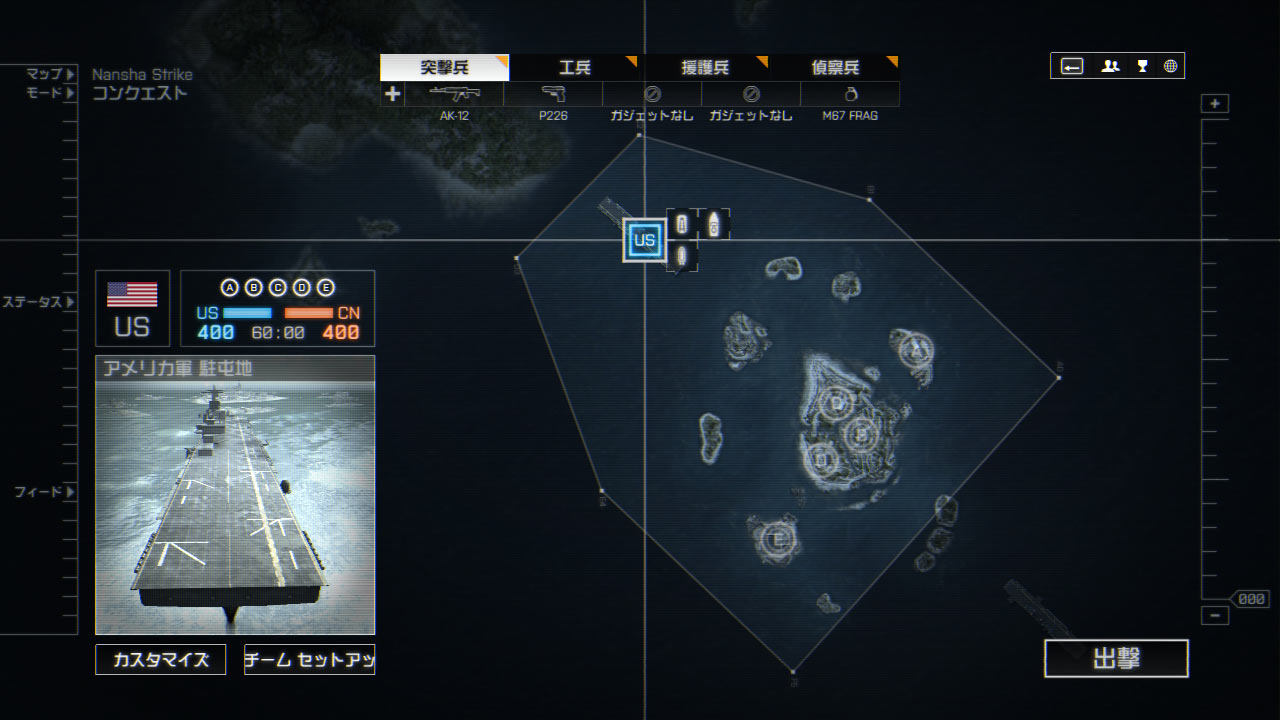Open the チーム セットアップ team setup

pos(309,660)
